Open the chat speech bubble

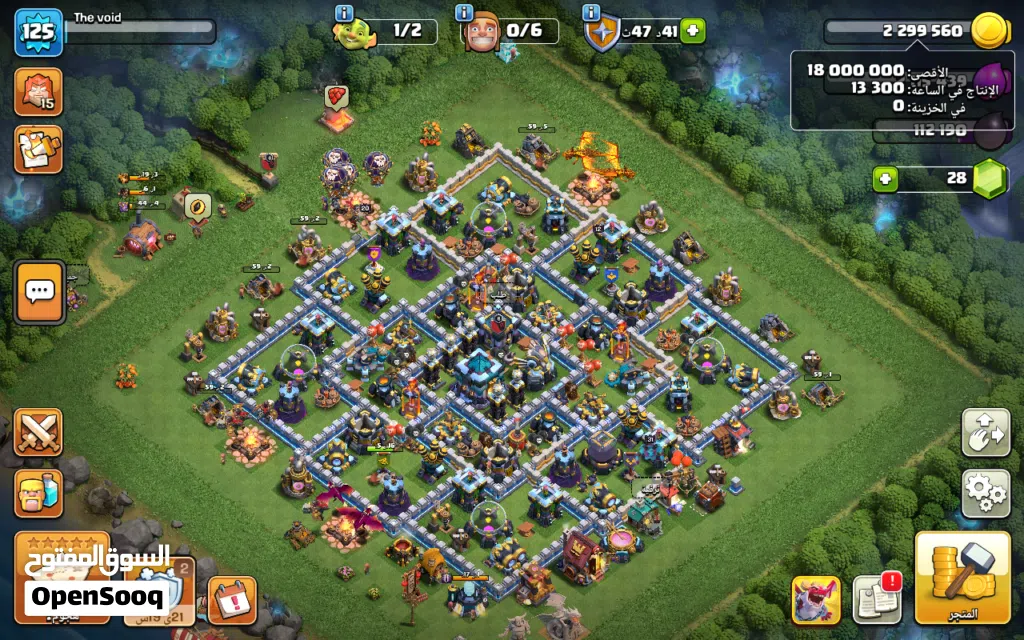click(40, 292)
